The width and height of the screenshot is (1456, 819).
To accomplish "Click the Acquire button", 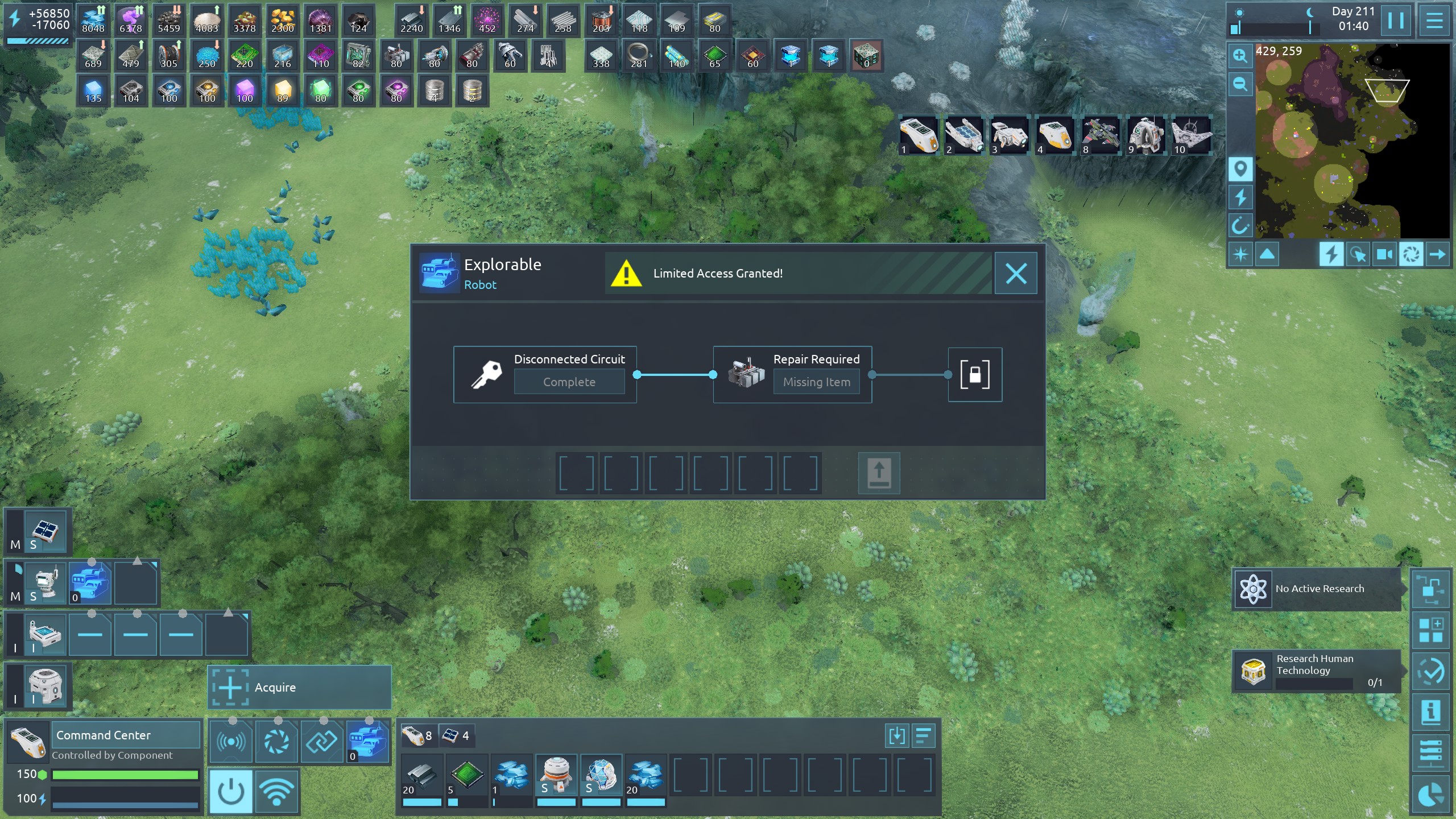I will click(x=299, y=688).
